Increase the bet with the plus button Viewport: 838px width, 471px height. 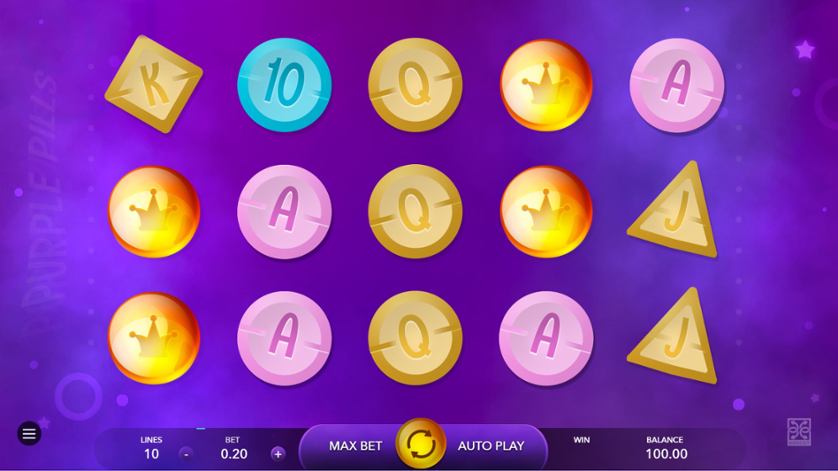[x=277, y=453]
